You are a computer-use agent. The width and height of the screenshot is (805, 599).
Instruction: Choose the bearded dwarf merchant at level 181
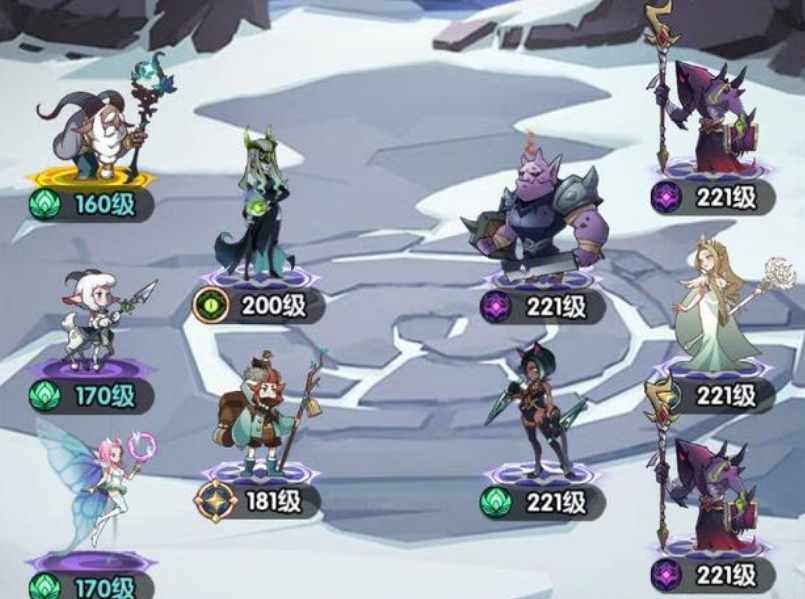pyautogui.click(x=262, y=415)
